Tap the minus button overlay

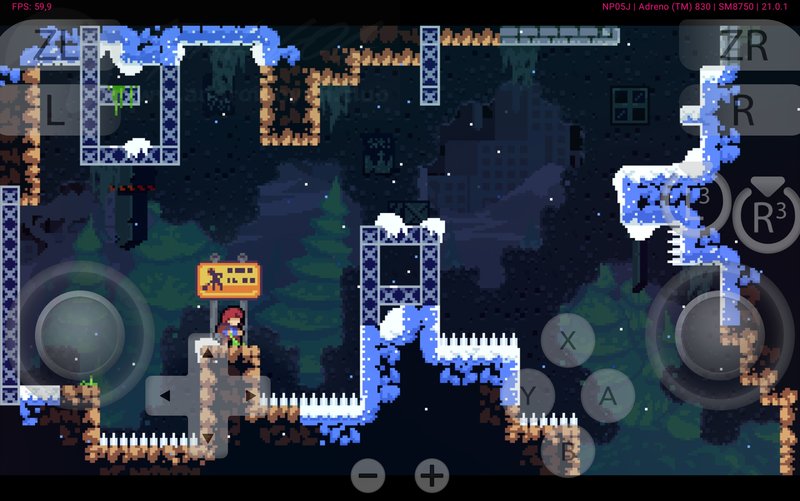(369, 475)
